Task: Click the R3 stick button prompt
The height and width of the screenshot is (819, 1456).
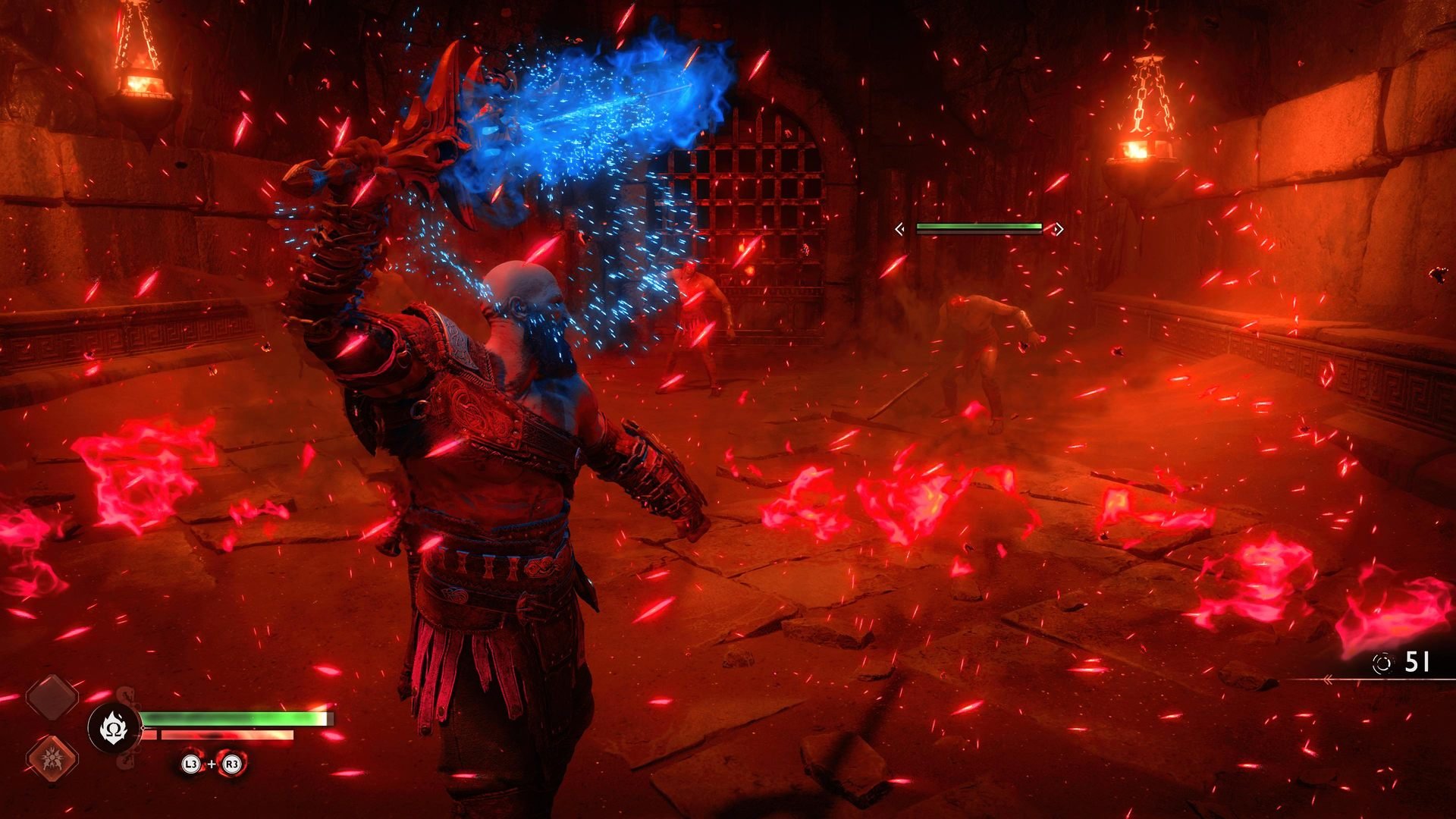Action: 232,764
